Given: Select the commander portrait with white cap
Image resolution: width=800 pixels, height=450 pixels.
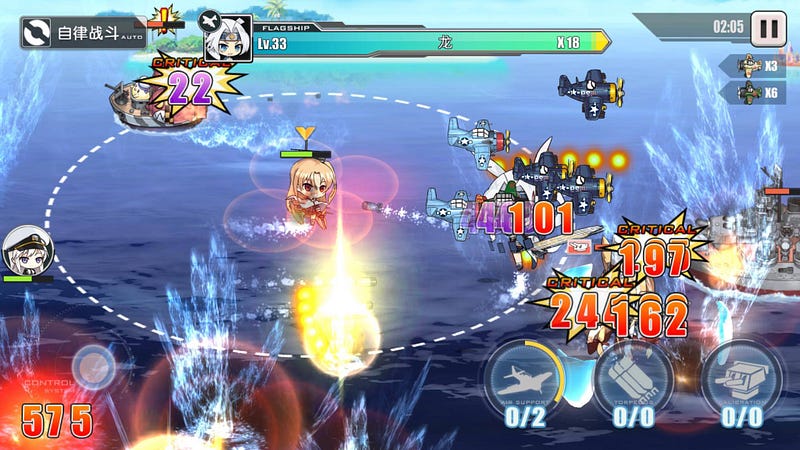Looking at the screenshot, I should tap(25, 252).
